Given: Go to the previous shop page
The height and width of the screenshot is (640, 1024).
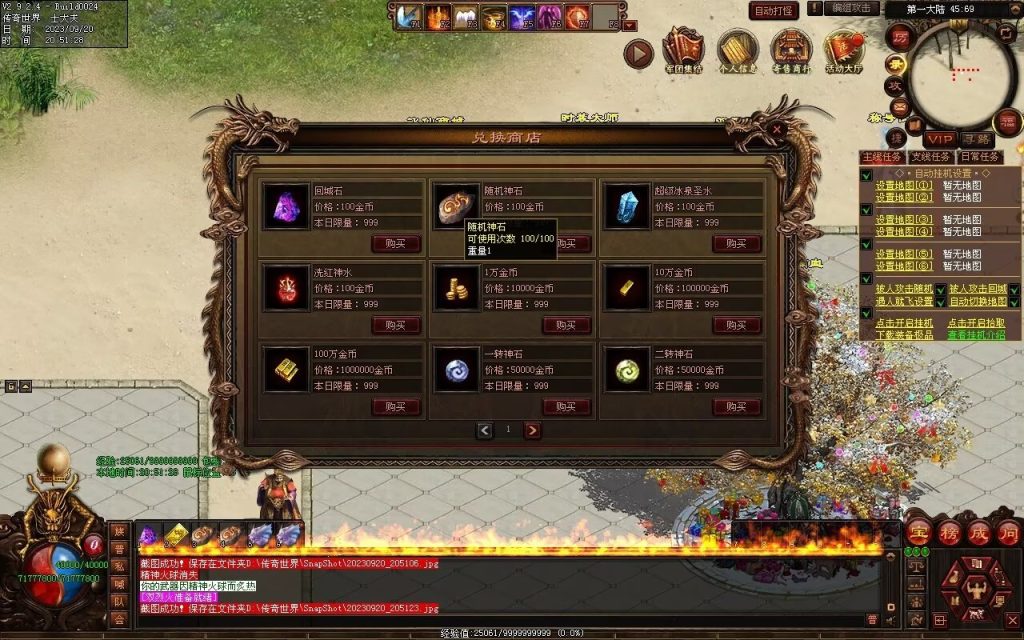Looking at the screenshot, I should [x=485, y=430].
